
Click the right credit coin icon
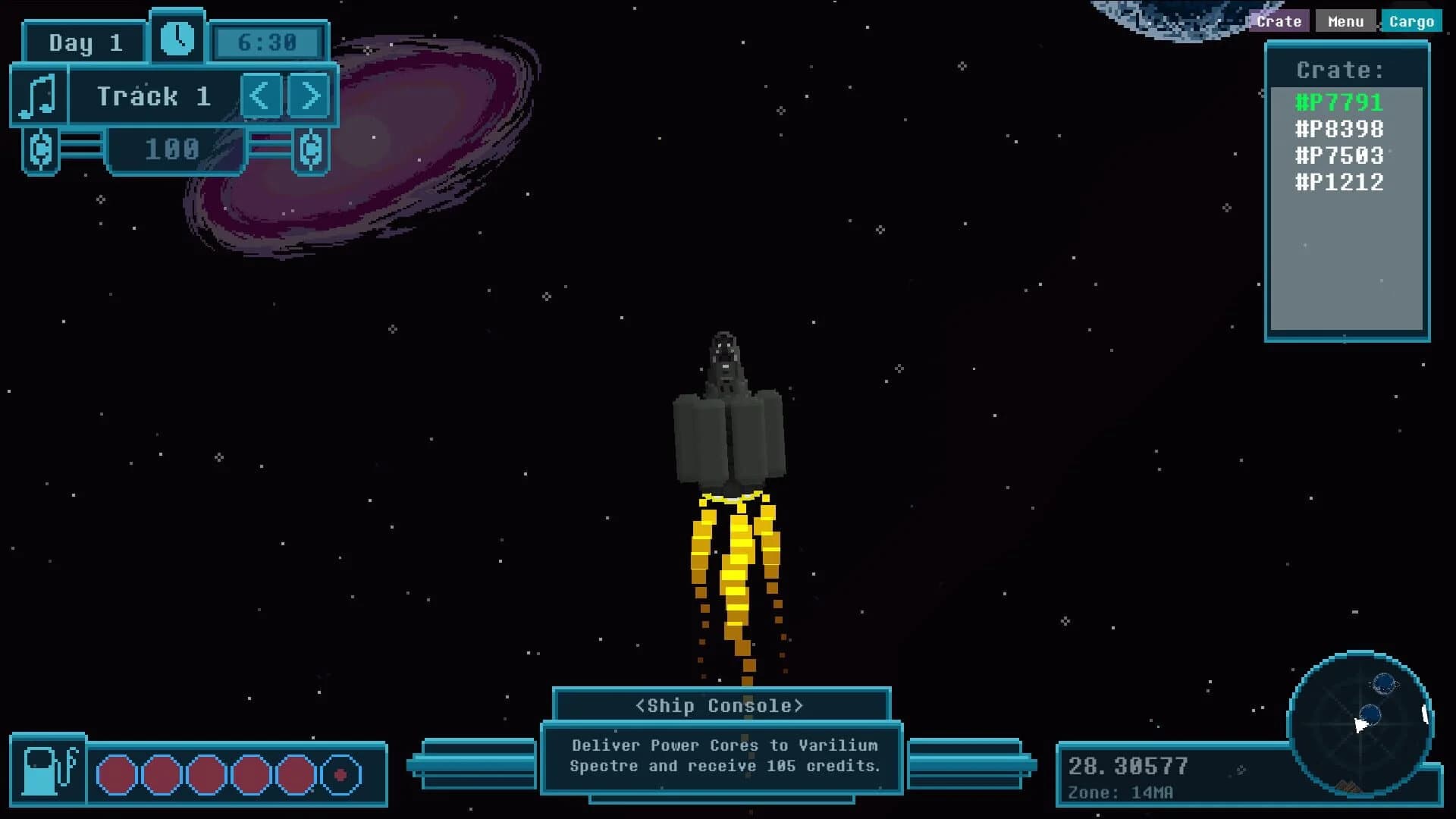click(311, 149)
